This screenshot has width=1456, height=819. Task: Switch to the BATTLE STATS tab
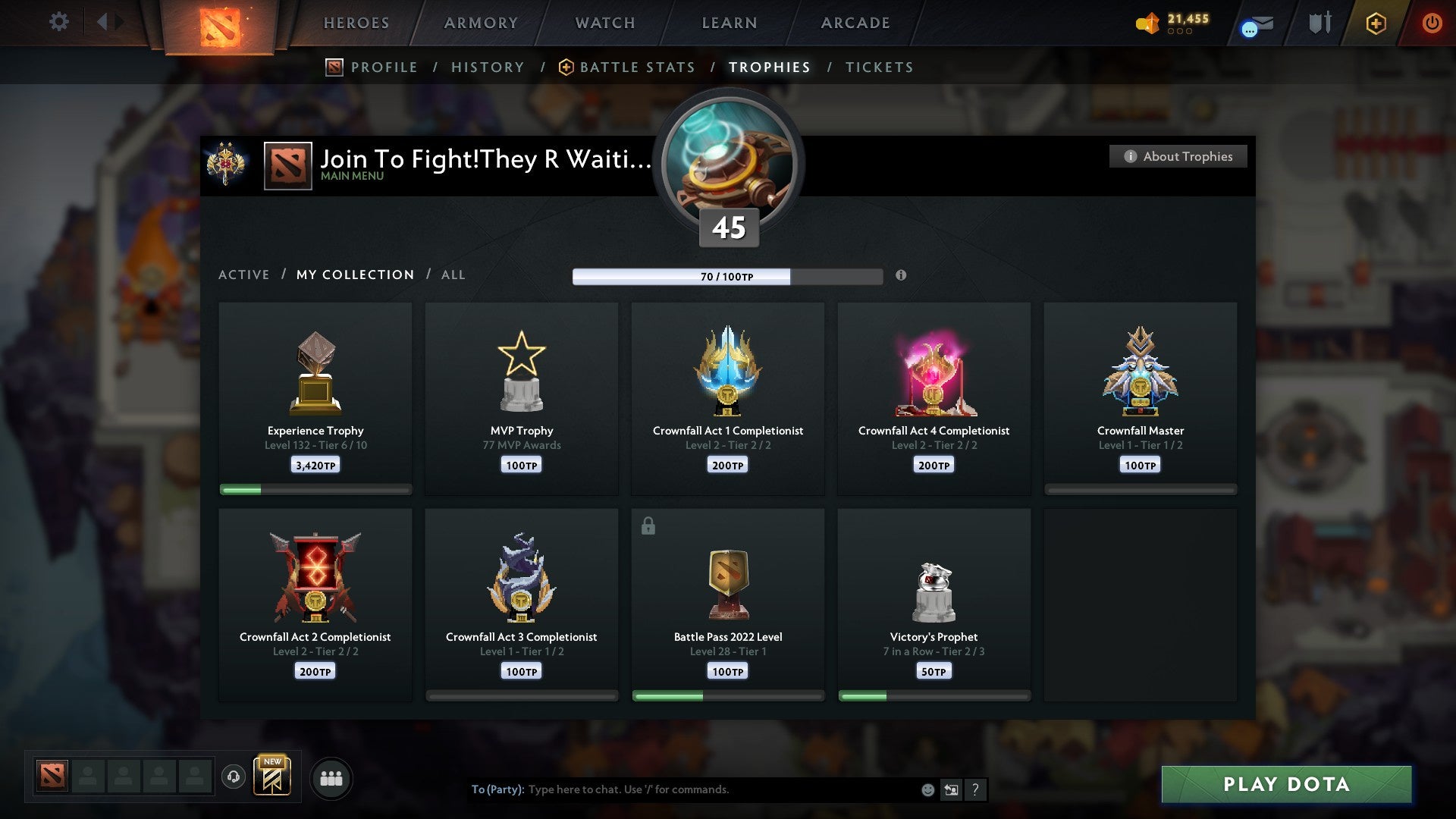click(637, 67)
